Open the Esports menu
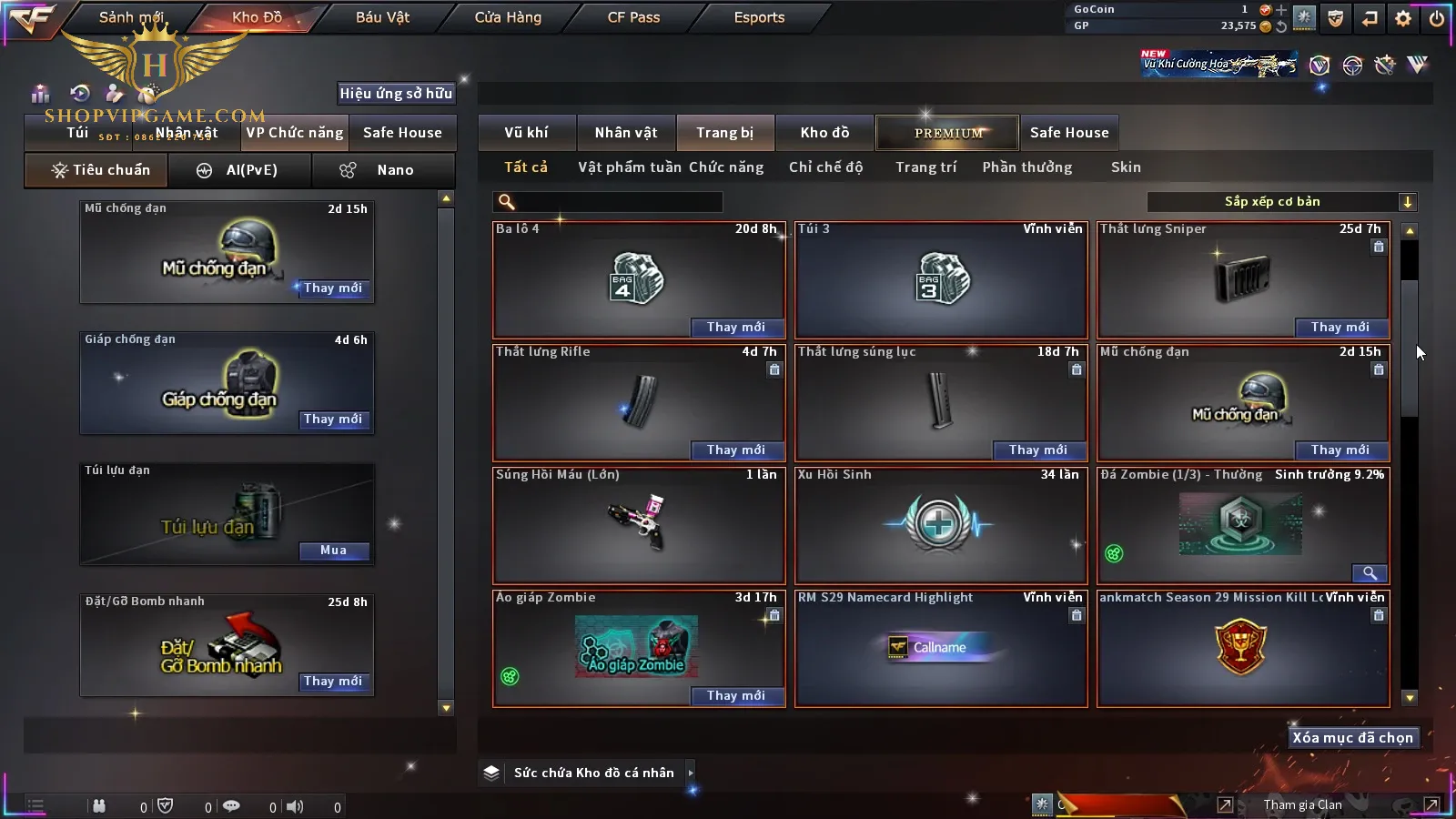This screenshot has width=1456, height=819. 759,17
